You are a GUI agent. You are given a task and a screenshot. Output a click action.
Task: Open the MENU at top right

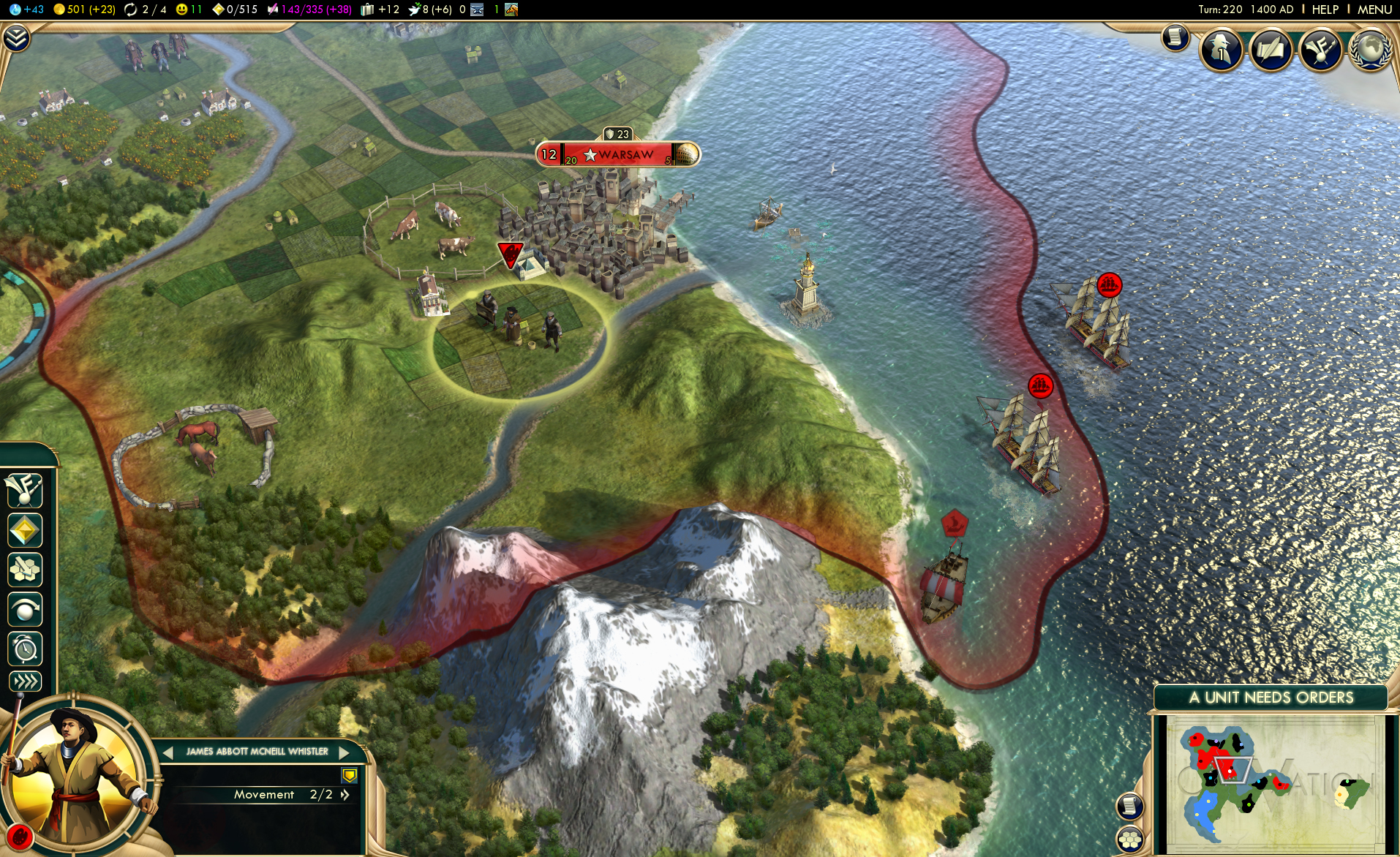1374,10
